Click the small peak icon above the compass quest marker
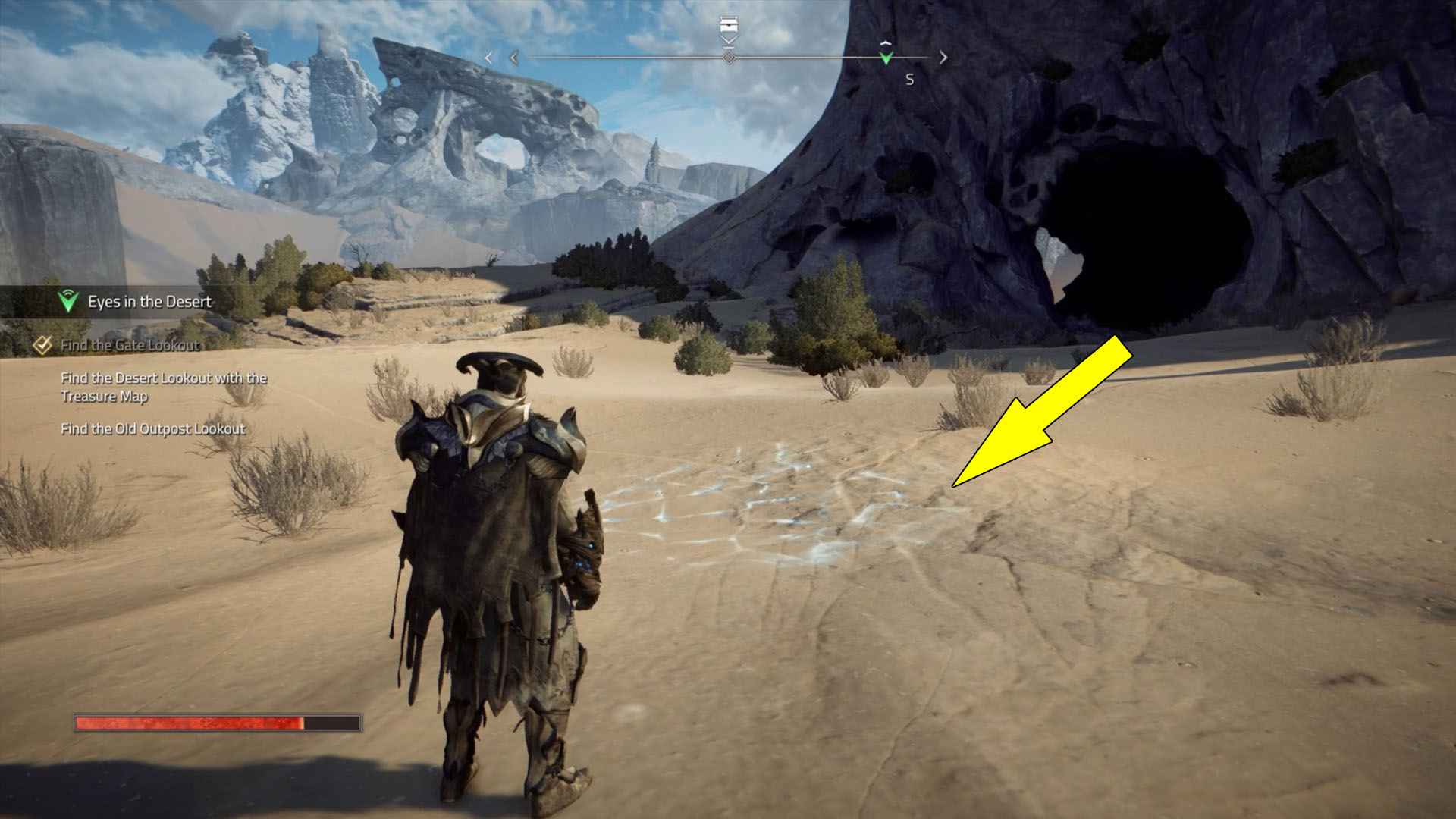This screenshot has height=819, width=1456. pos(885,43)
